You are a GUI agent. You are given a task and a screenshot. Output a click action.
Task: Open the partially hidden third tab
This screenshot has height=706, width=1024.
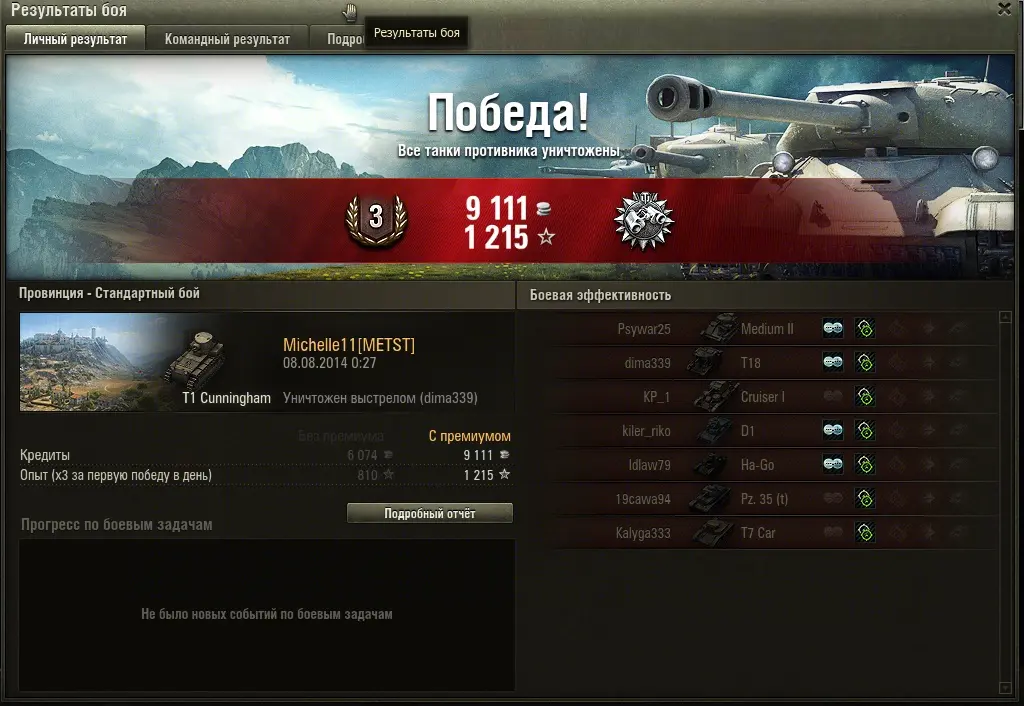(342, 39)
